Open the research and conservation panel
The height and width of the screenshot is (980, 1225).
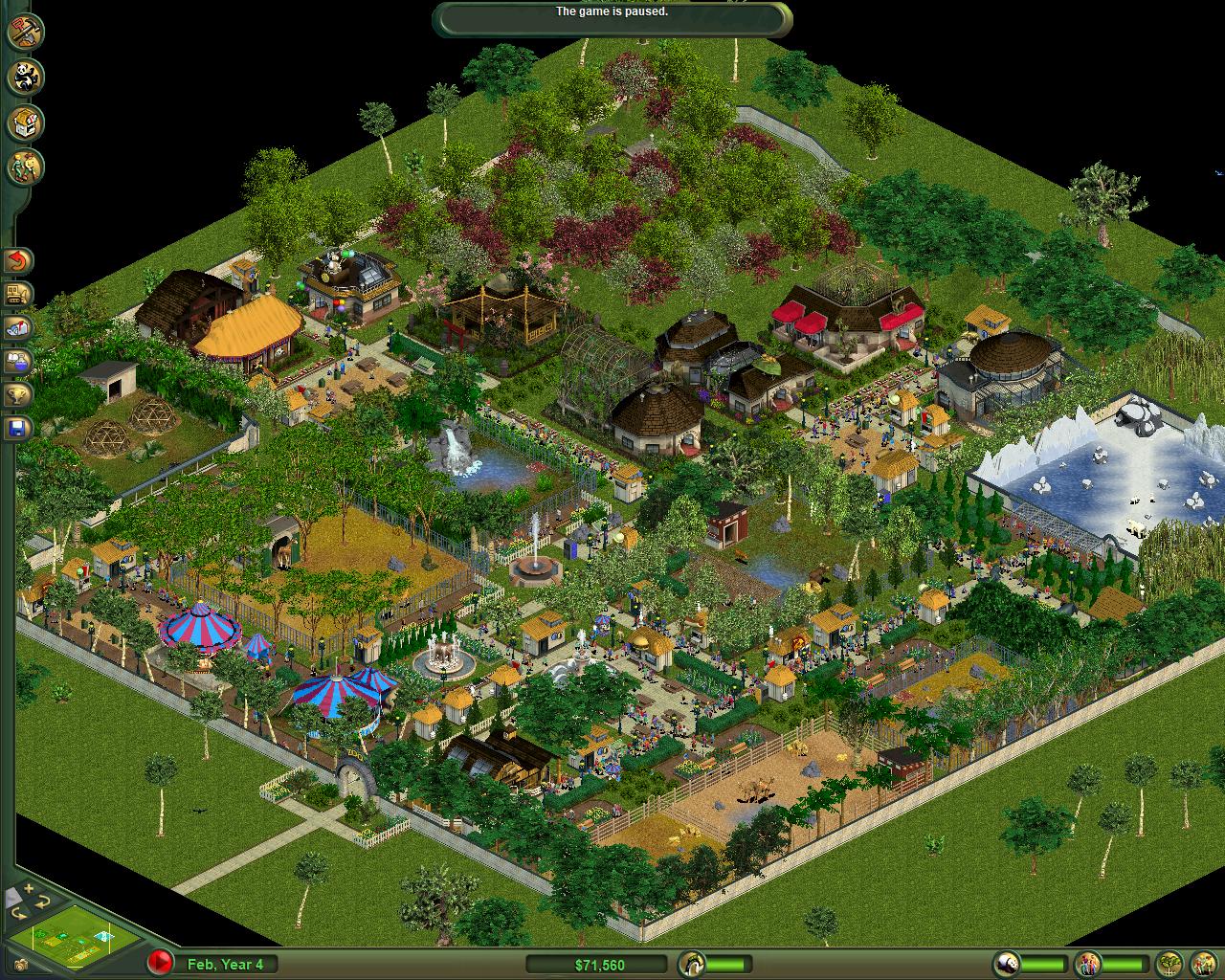[x=15, y=358]
